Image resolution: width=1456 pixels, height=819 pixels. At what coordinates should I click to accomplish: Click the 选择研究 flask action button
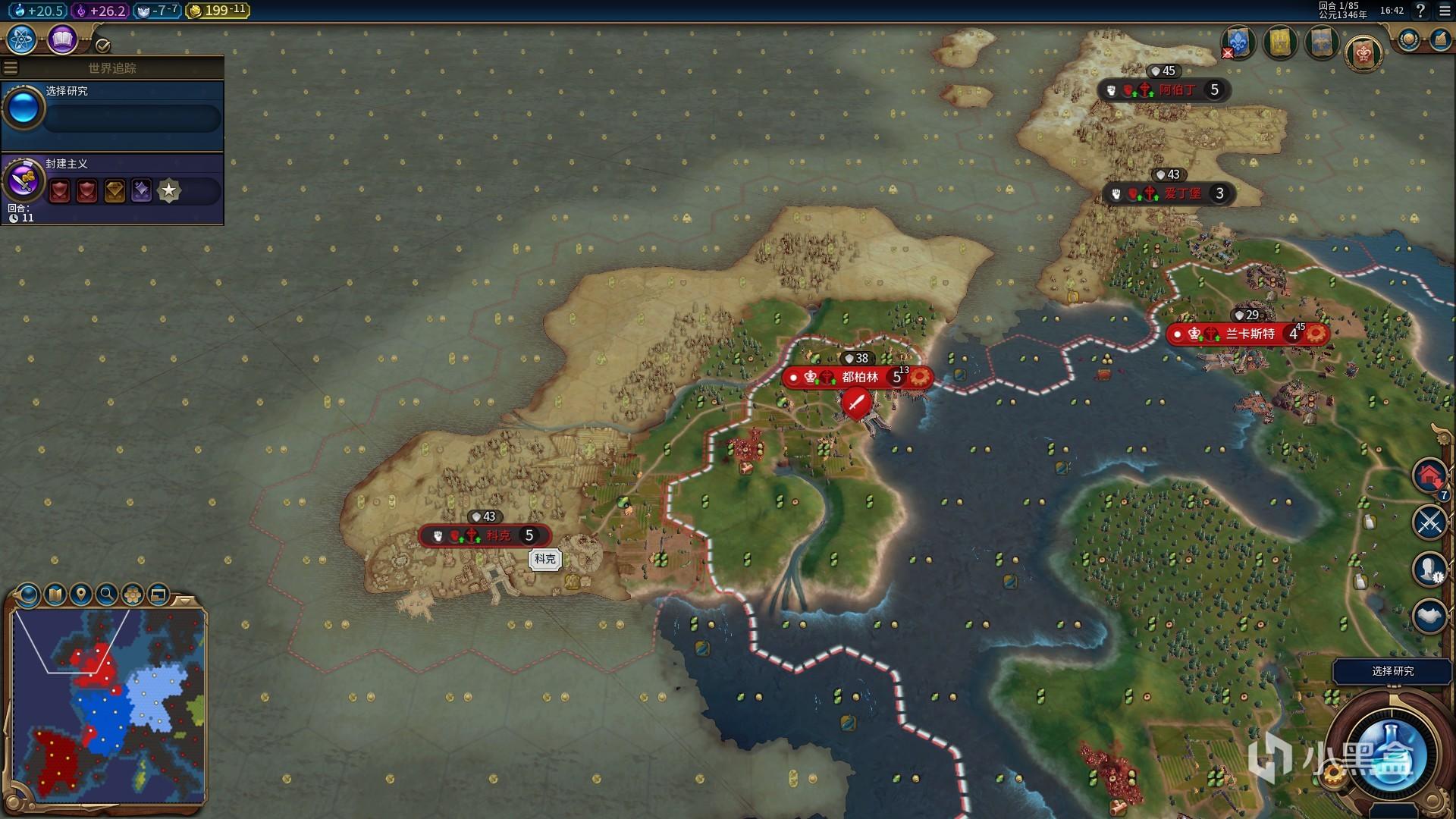point(1392,755)
